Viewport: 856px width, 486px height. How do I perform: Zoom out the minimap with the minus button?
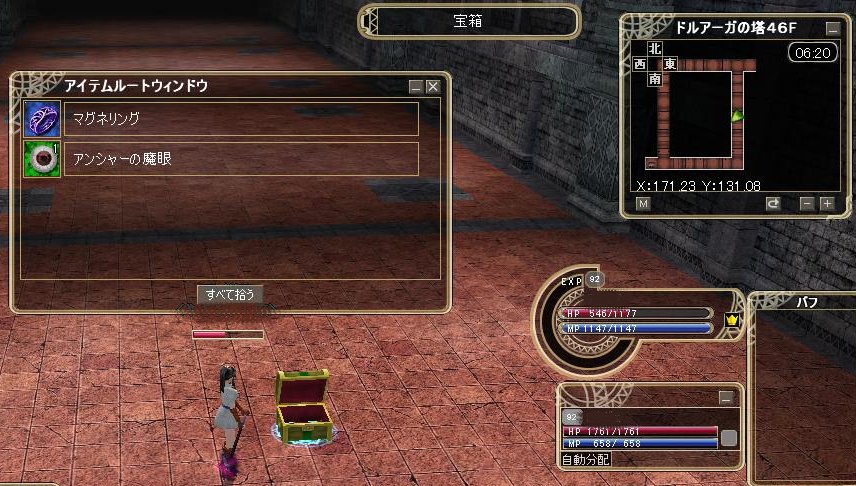tap(807, 204)
